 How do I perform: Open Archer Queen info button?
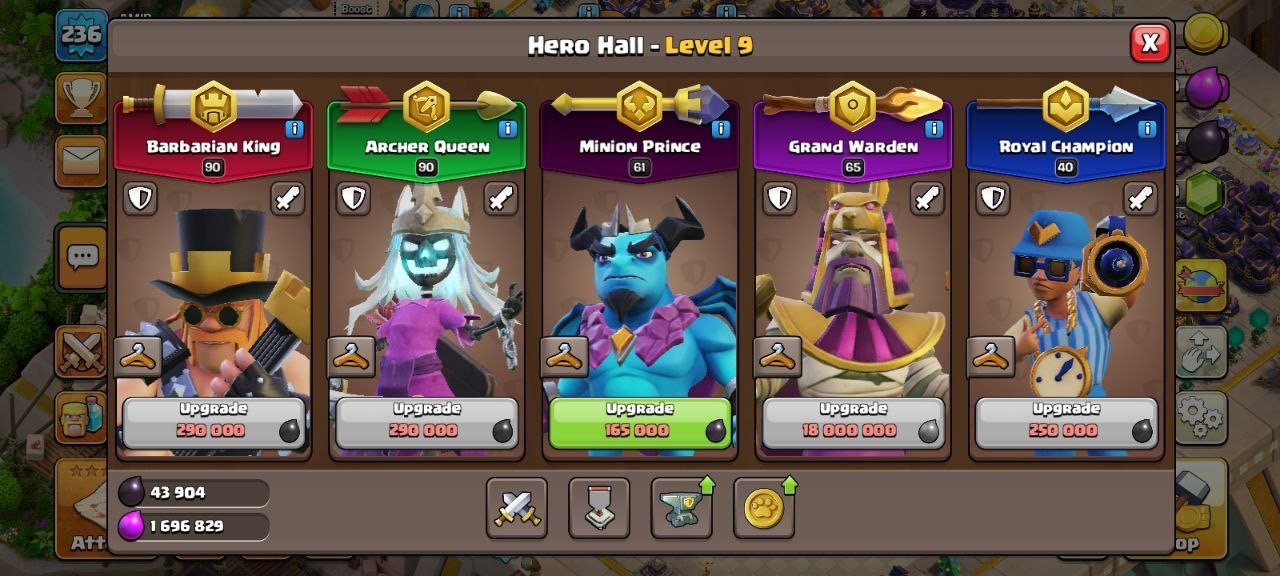(x=507, y=129)
